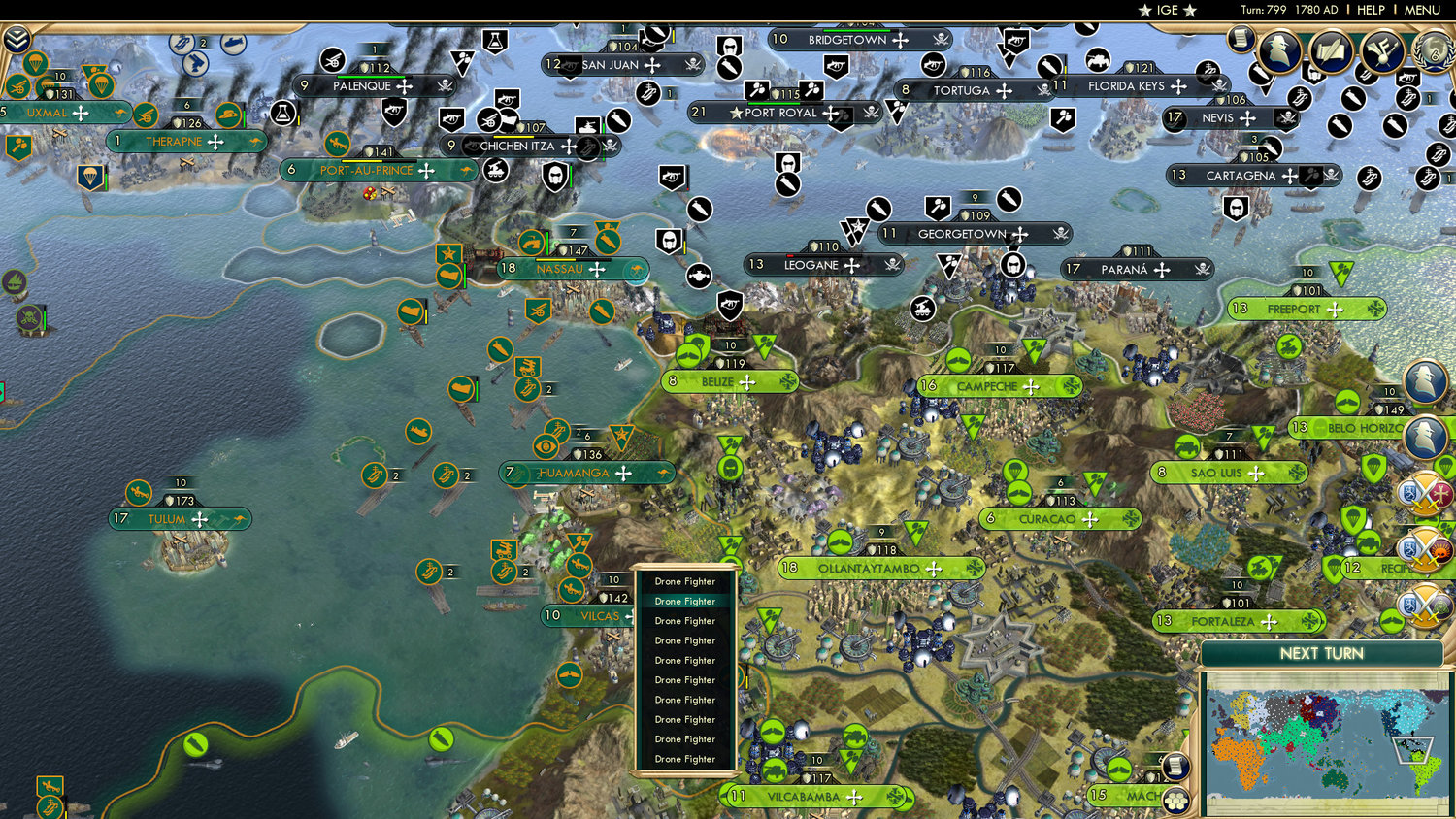Expand Cartagena's banner with the plus icon
The image size is (1456, 819).
tap(1288, 177)
